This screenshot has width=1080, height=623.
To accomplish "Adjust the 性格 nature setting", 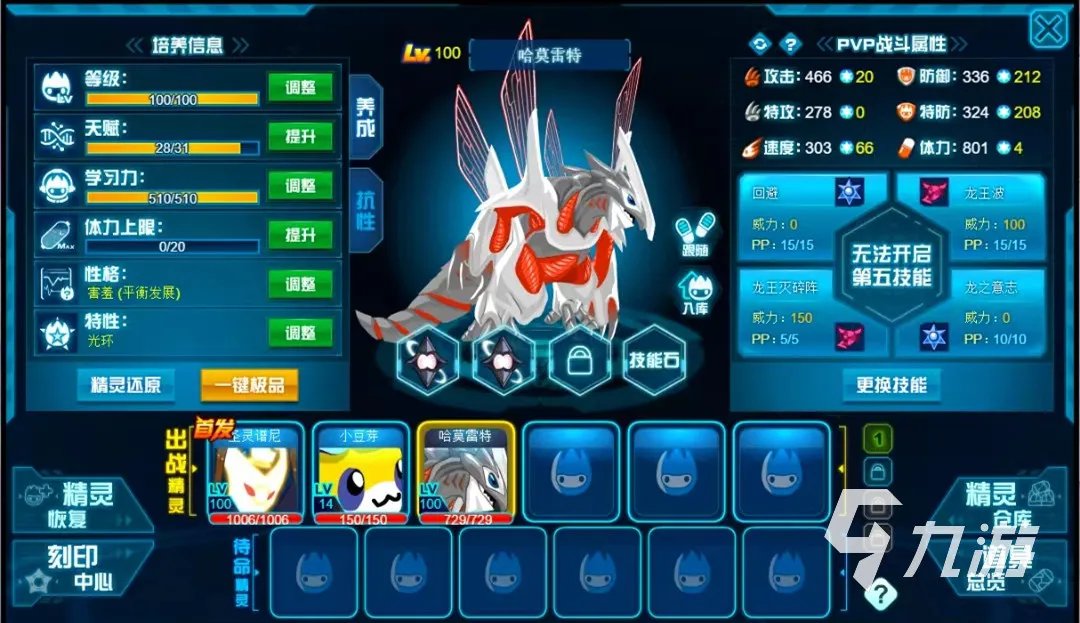I will [300, 284].
